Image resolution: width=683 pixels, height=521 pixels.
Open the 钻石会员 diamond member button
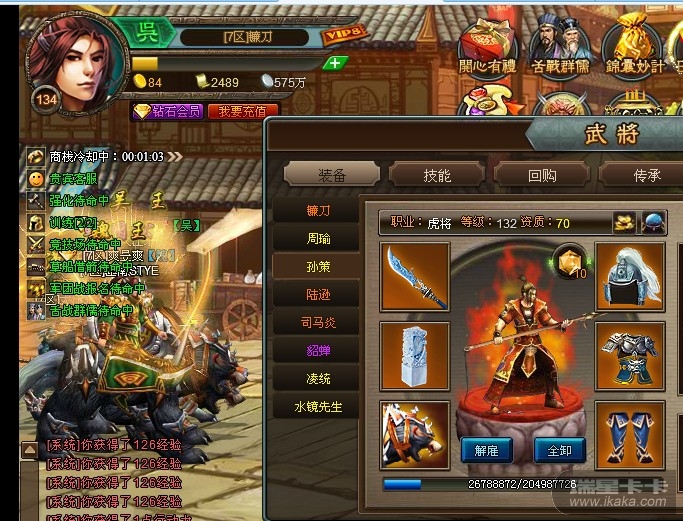pyautogui.click(x=168, y=112)
